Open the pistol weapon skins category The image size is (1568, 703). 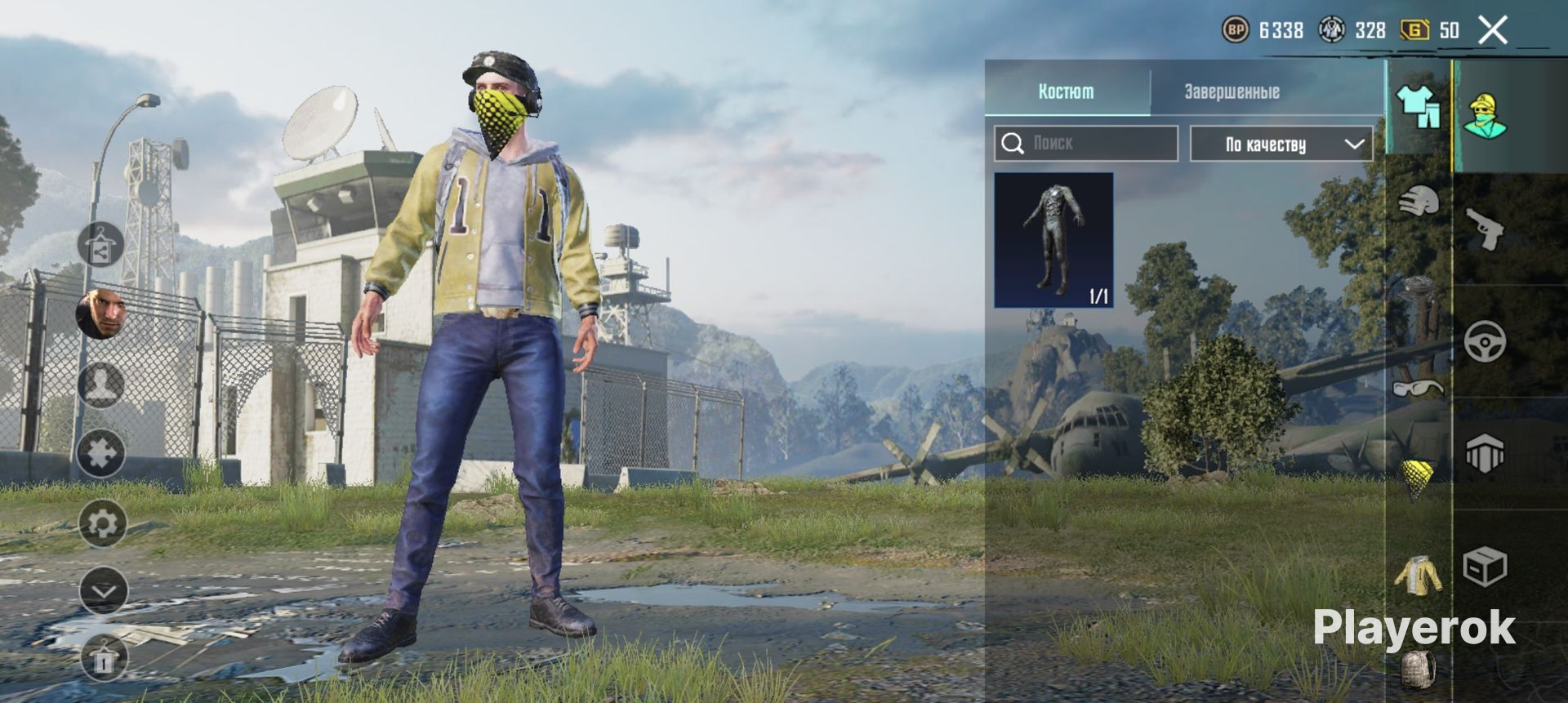(x=1485, y=229)
